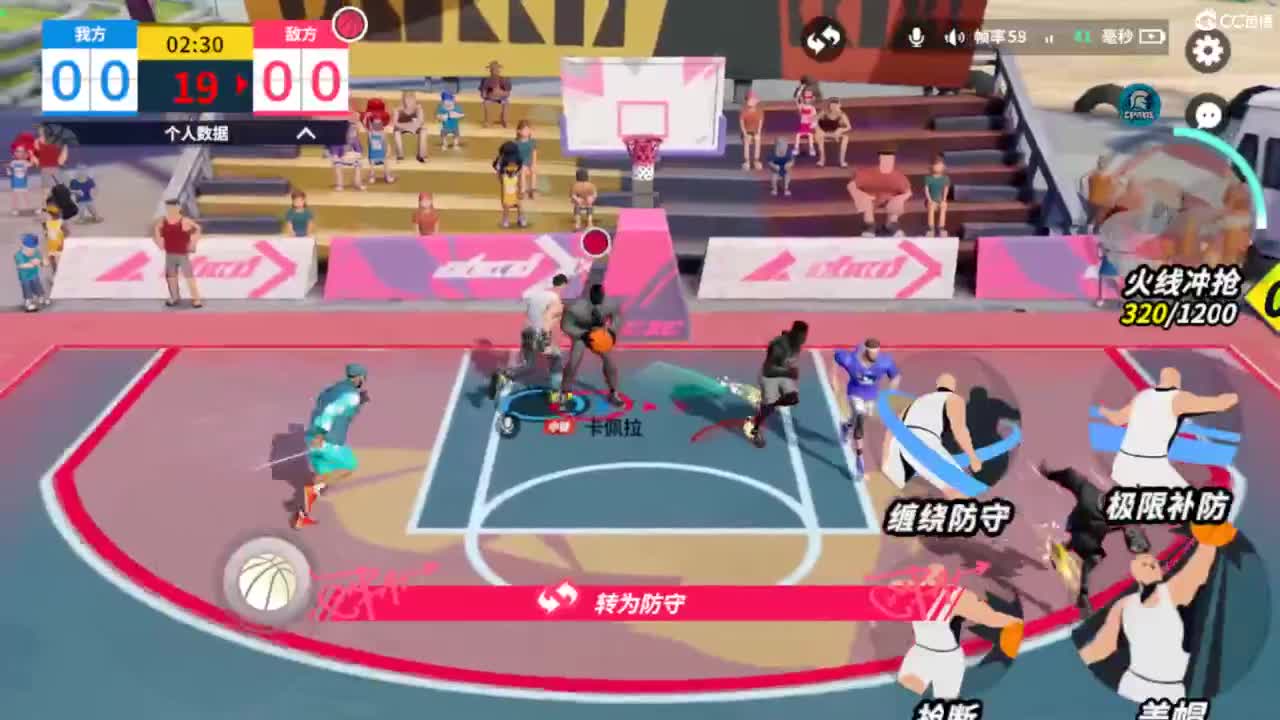Screen dimensions: 1280x720
Task: Mute the microphone icon
Action: pyautogui.click(x=916, y=38)
